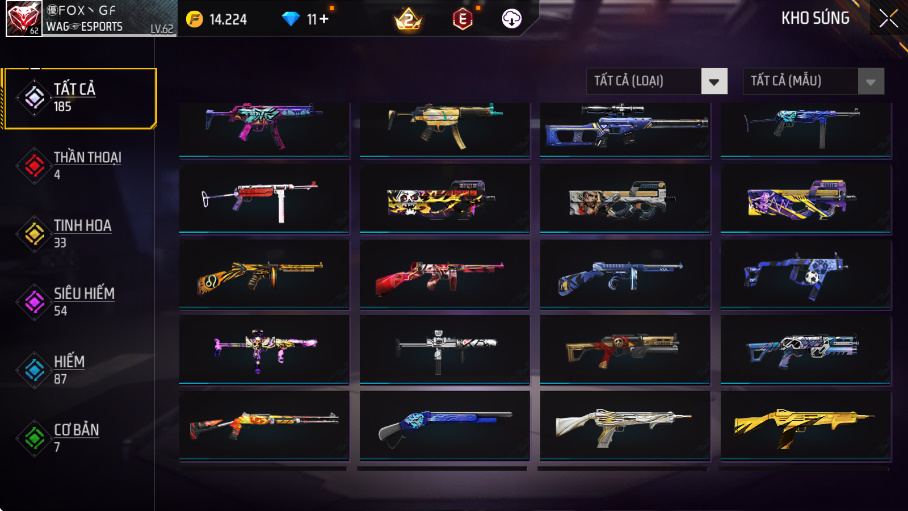
Task: Click the gold coin balance icon
Action: tap(194, 18)
